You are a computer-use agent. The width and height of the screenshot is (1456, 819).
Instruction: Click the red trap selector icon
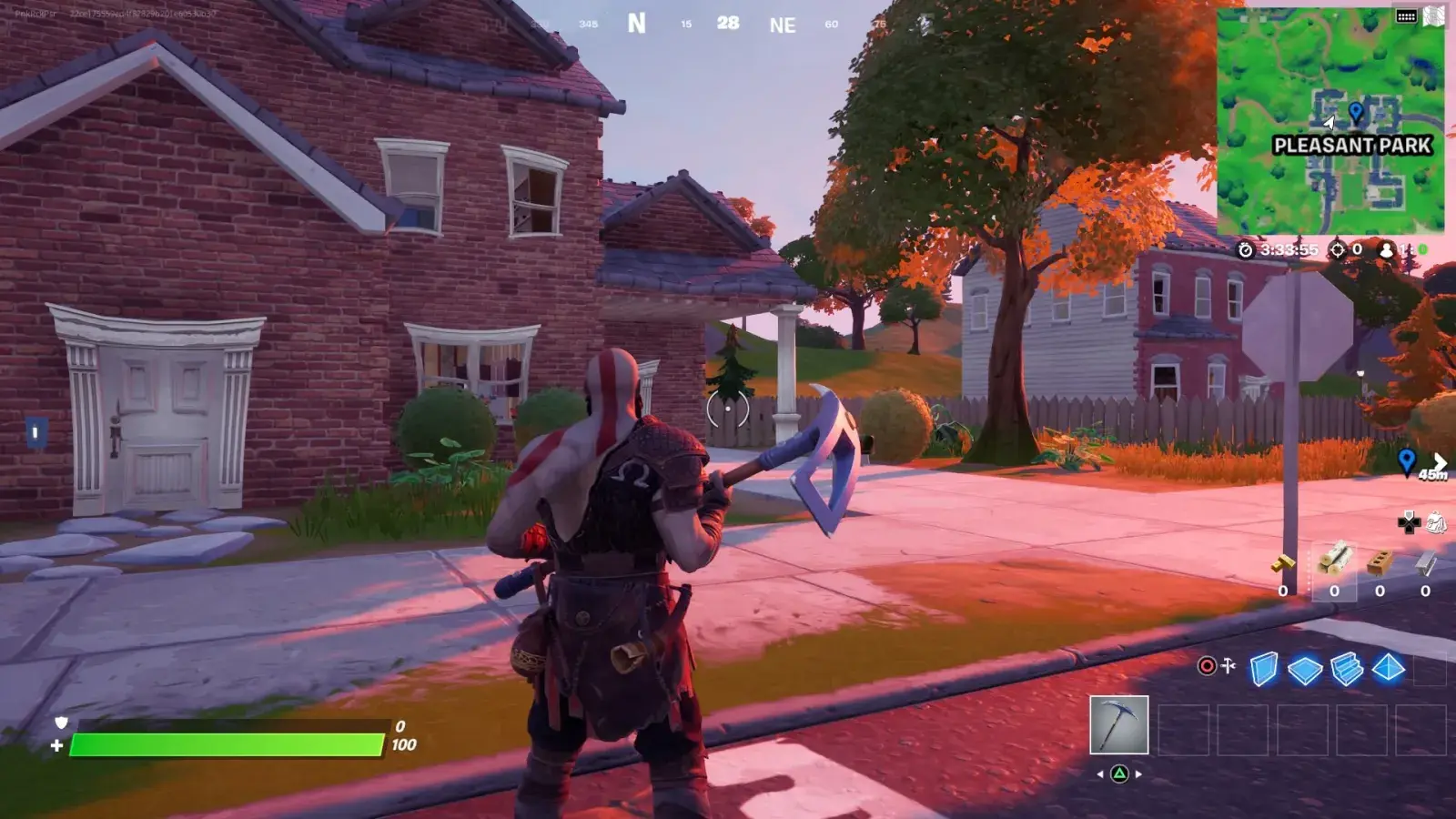click(x=1207, y=666)
